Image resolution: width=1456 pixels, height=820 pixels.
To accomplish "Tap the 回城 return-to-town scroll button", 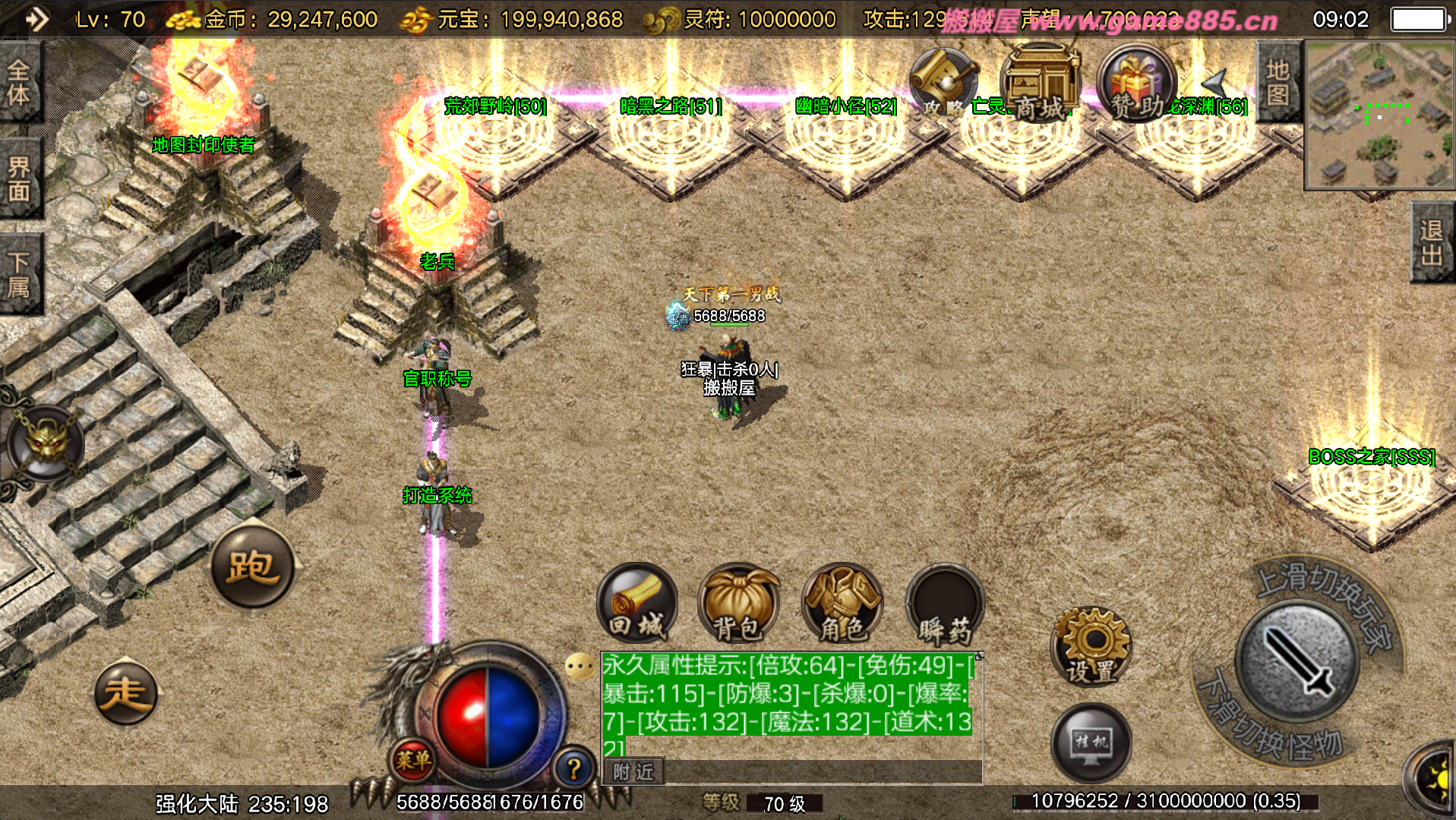I will coord(636,604).
